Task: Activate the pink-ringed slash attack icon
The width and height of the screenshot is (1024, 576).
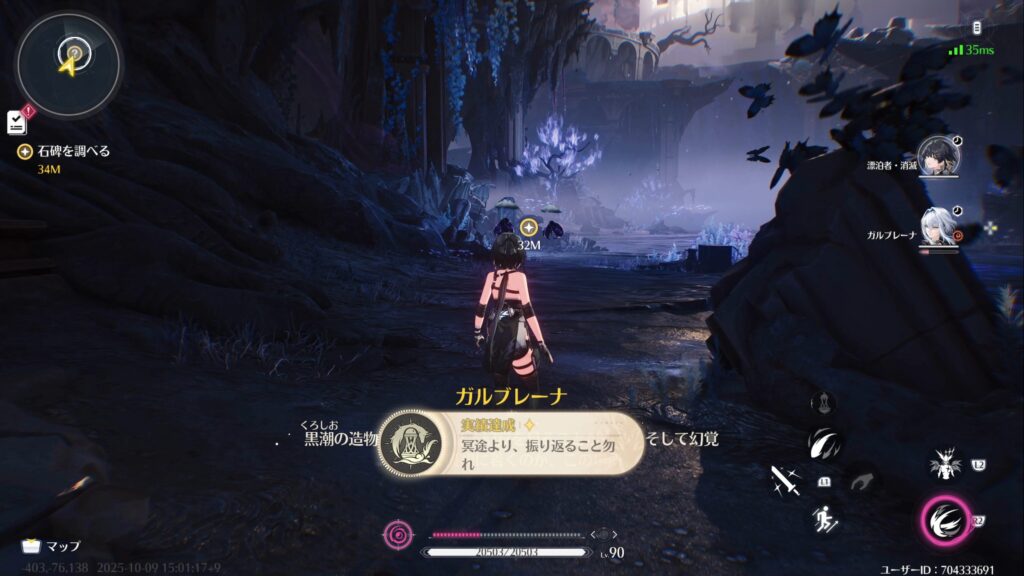Action: tap(943, 520)
